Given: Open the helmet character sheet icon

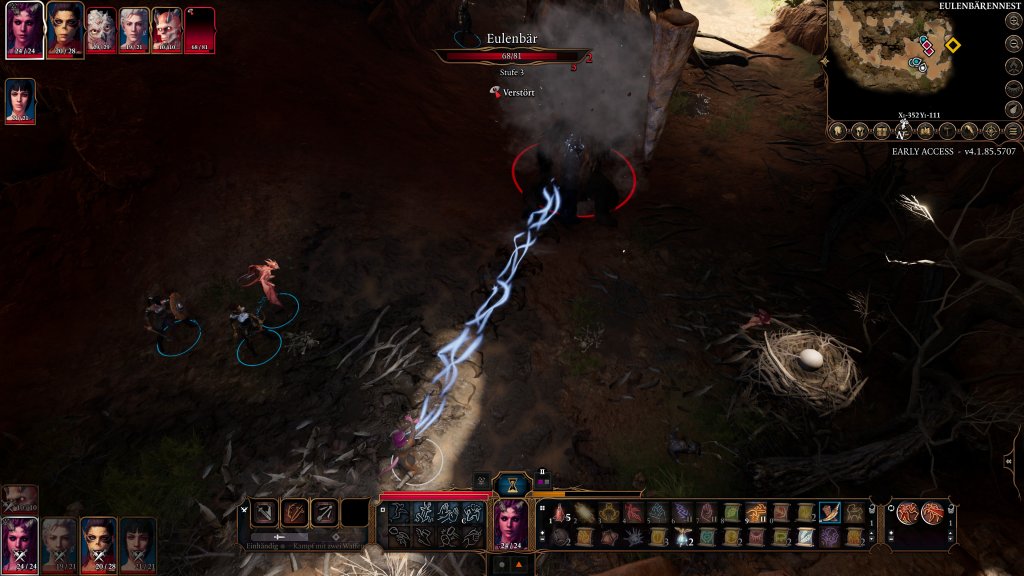Looking at the screenshot, I should tap(858, 131).
